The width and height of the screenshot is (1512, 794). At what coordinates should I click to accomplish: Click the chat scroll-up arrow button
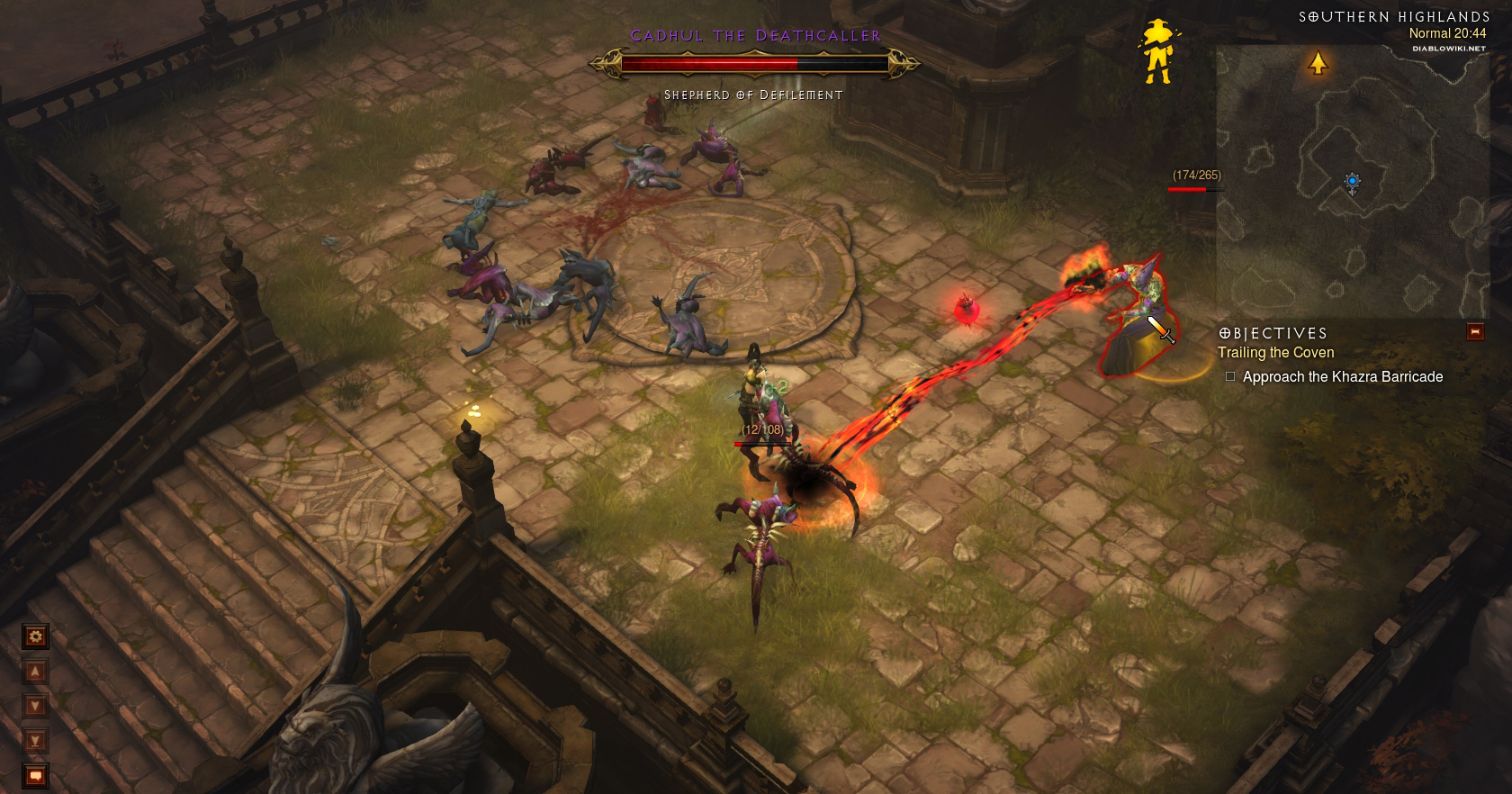click(x=35, y=672)
